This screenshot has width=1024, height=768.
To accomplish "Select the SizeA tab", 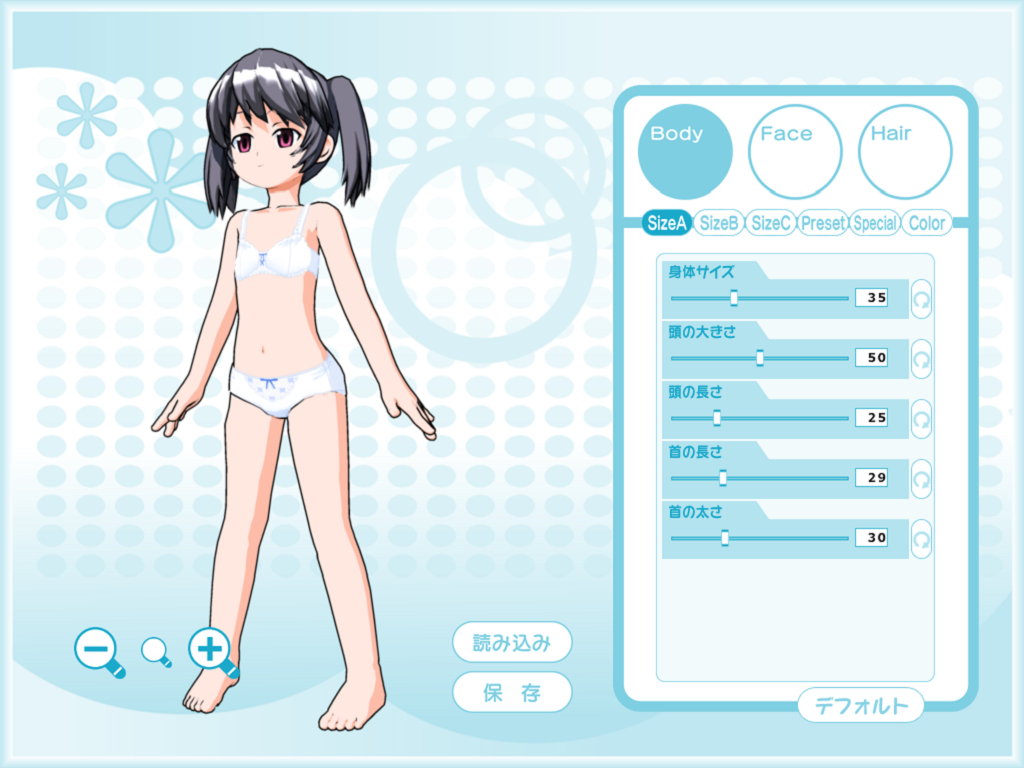I will (666, 224).
